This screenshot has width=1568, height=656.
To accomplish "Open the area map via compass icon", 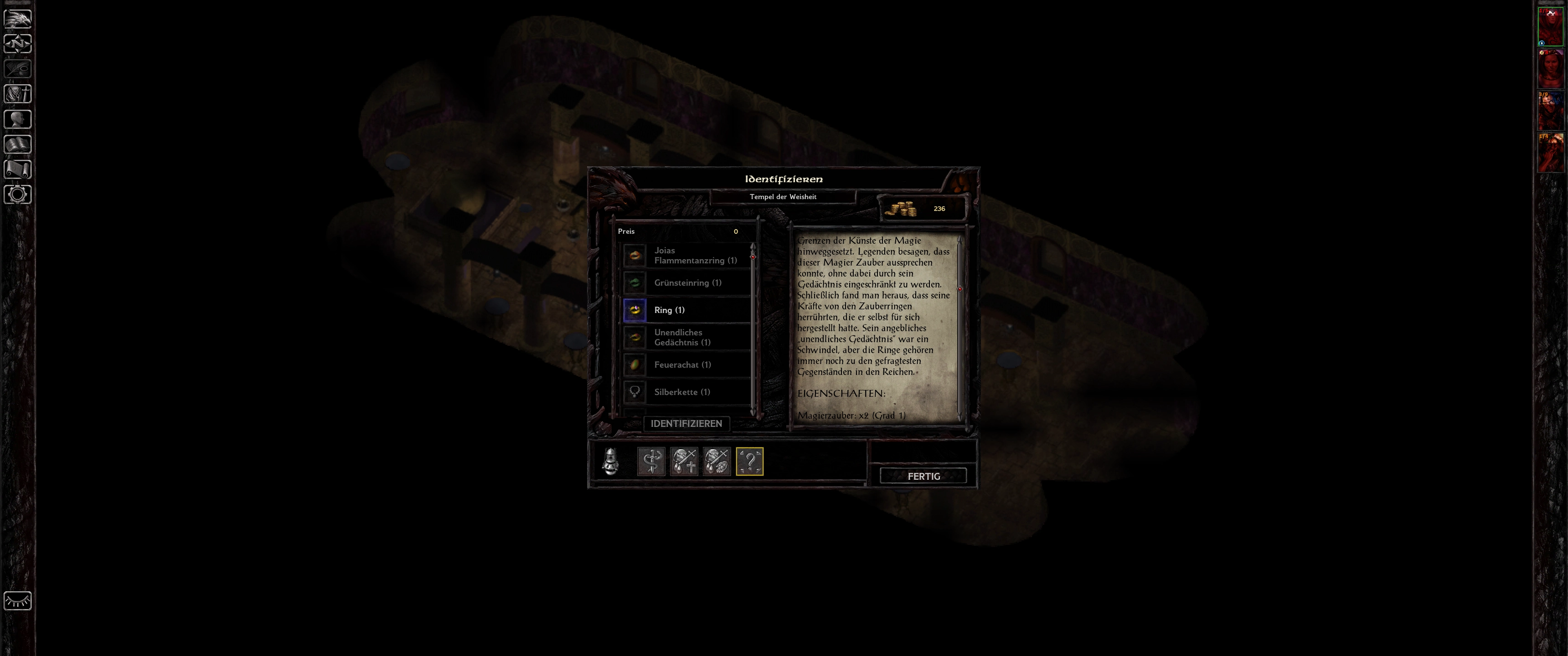I will point(18,45).
